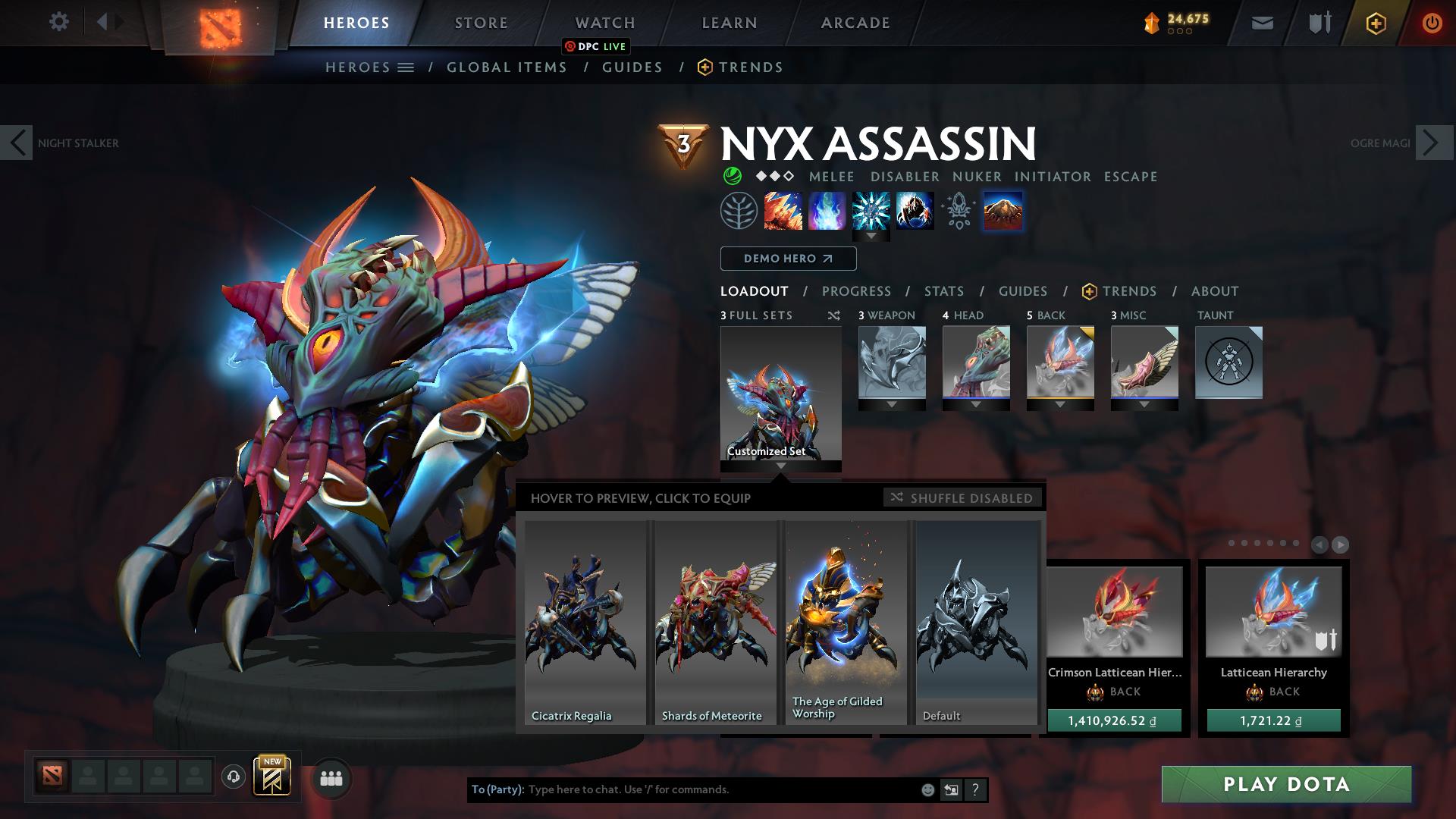Viewport: 1456px width, 819px height.
Task: Switch to the Watch tab
Action: tap(605, 23)
